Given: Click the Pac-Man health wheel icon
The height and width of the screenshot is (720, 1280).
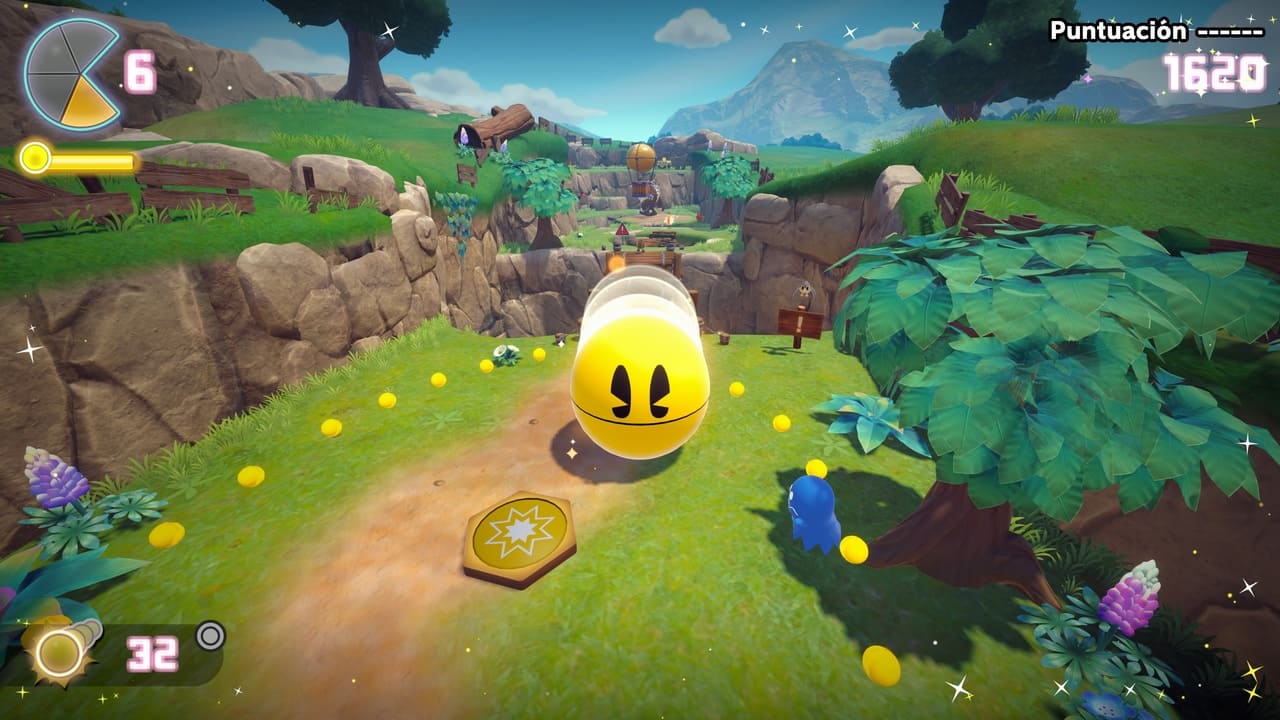Looking at the screenshot, I should 70,74.
